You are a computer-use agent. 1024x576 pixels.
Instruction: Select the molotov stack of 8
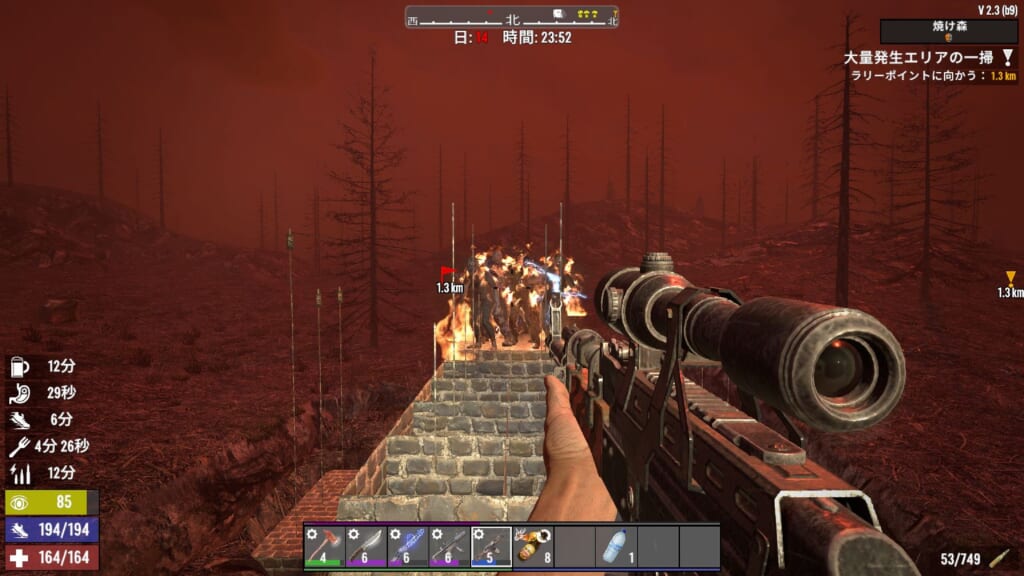pyautogui.click(x=533, y=547)
